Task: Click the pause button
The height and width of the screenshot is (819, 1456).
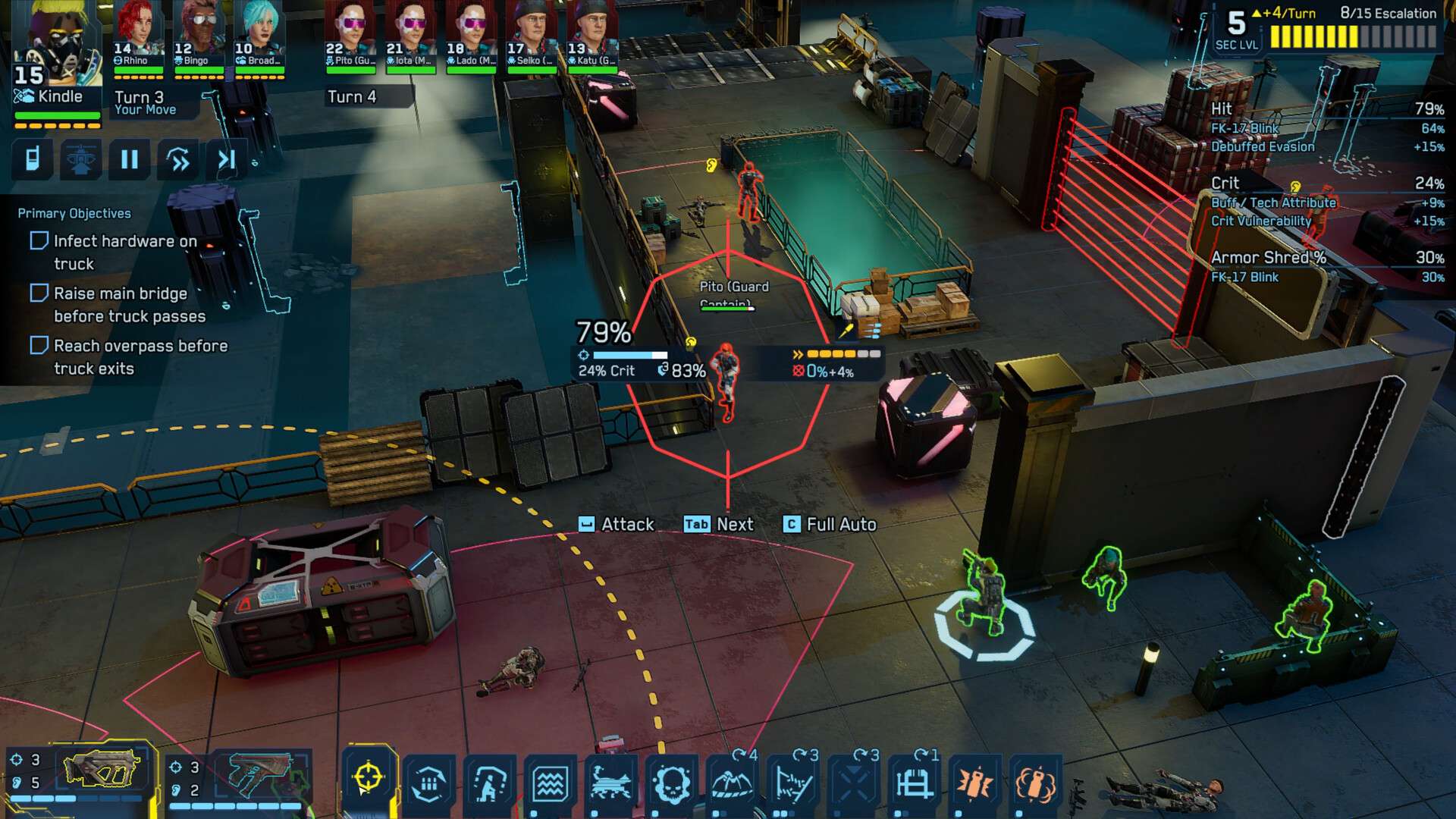Action: tap(130, 159)
